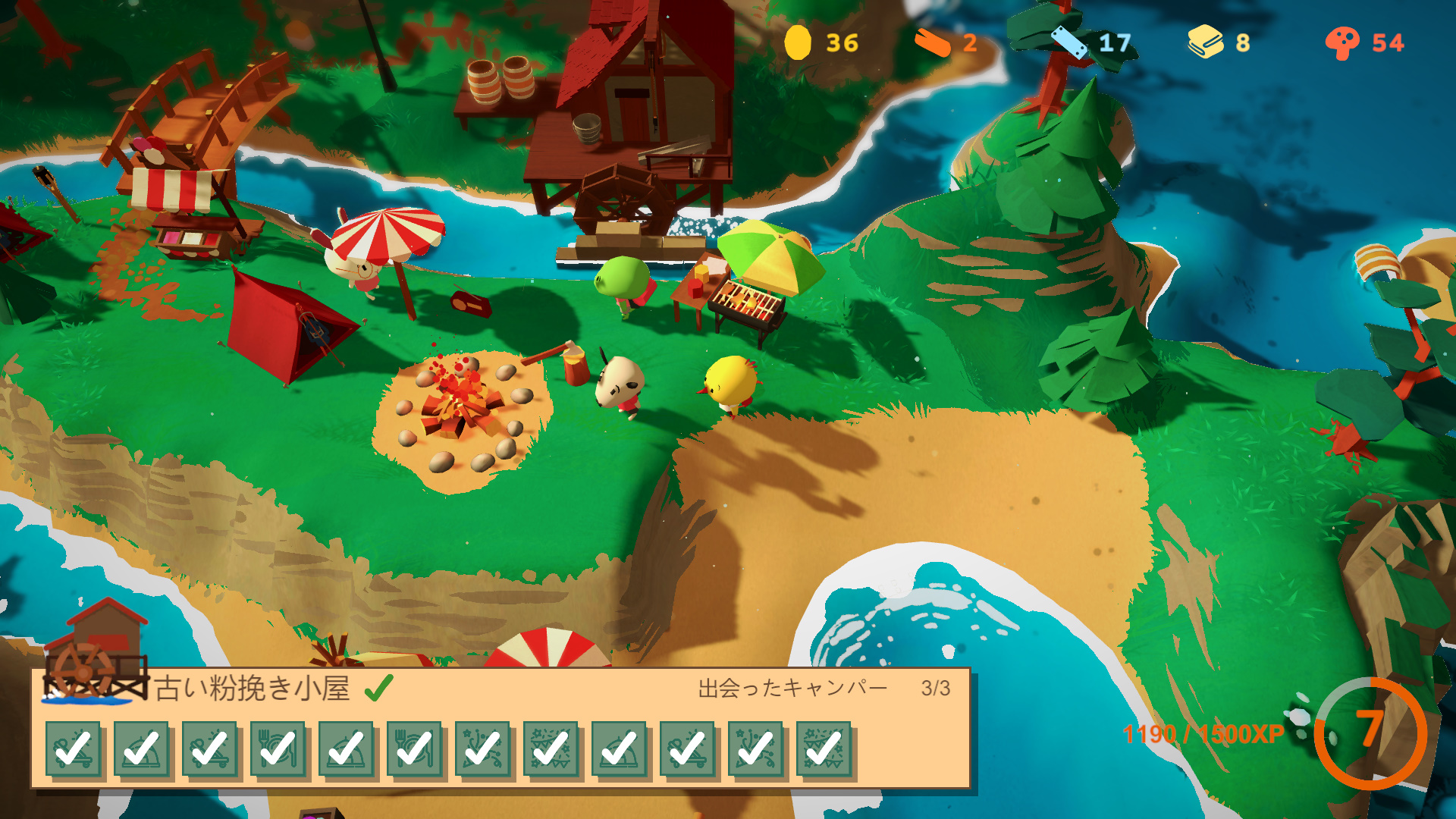Select the red mushroom resource icon
The width and height of the screenshot is (1456, 819).
(x=1341, y=43)
